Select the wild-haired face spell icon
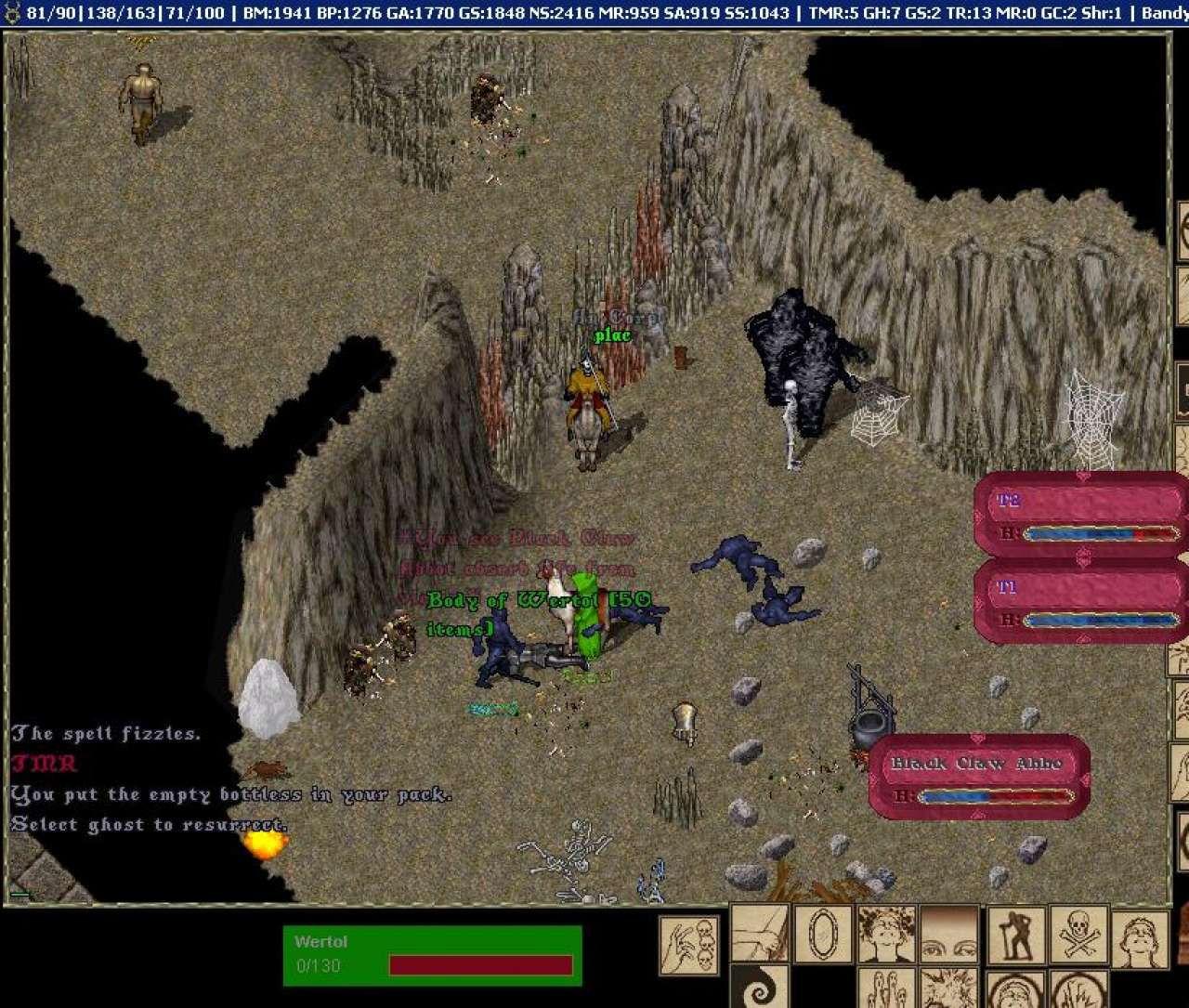The width and height of the screenshot is (1189, 1008). click(x=886, y=934)
